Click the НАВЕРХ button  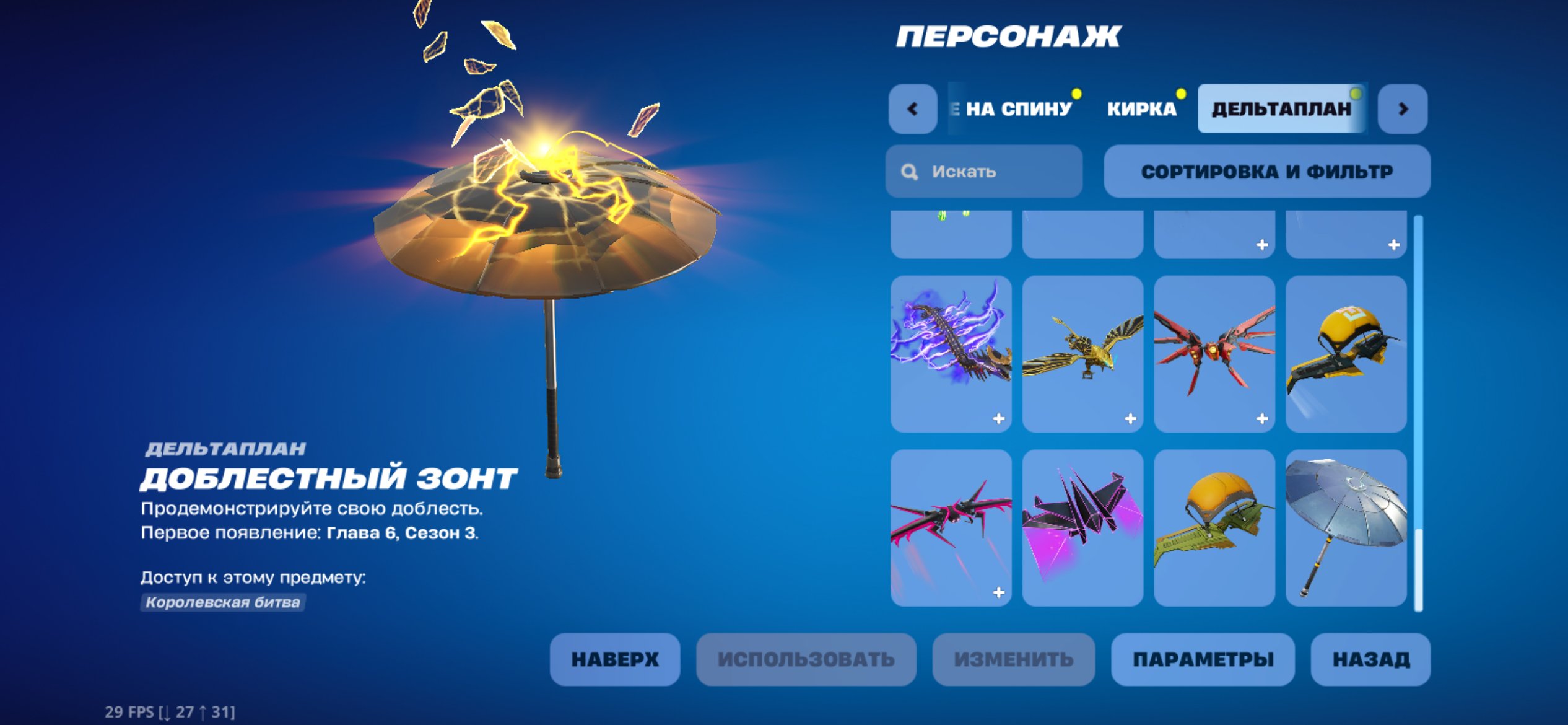pyautogui.click(x=615, y=659)
